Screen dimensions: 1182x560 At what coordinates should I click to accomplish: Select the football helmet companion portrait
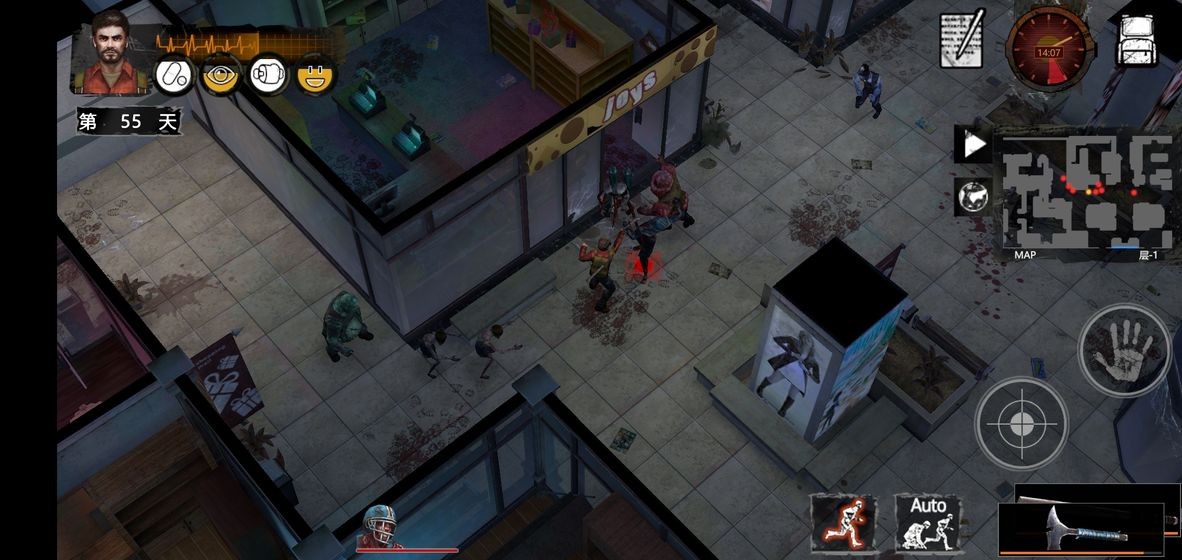(379, 527)
